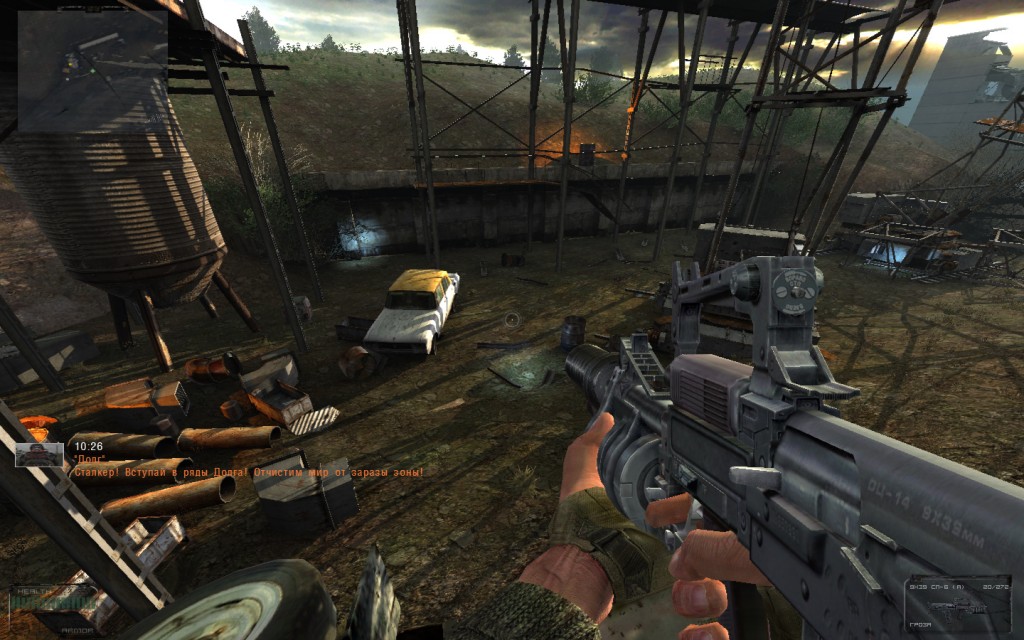Viewport: 1024px width, 640px height.
Task: Select the Duty message sender portrait
Action: pos(39,455)
